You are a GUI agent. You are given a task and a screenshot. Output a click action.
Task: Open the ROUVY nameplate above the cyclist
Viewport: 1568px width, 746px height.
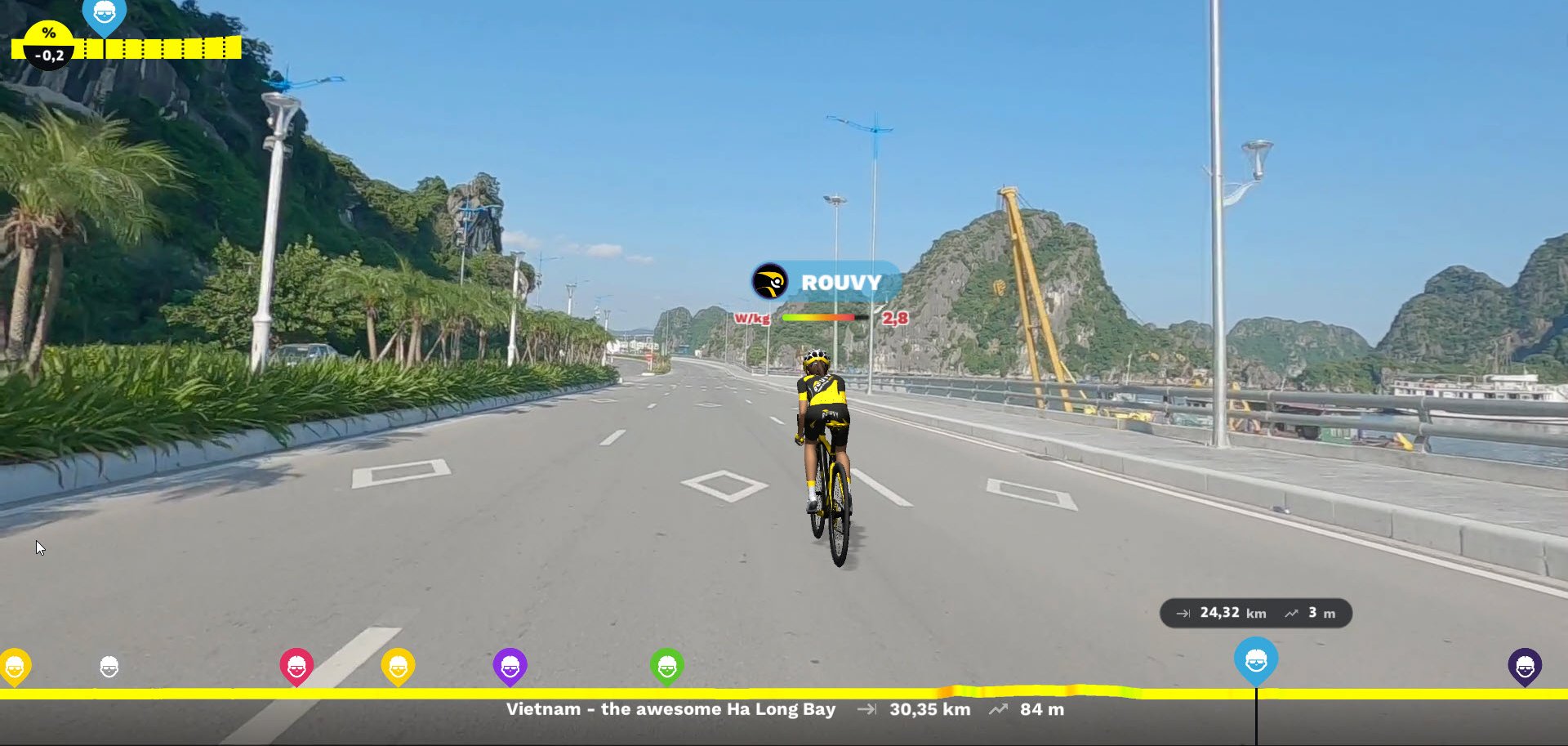click(x=840, y=282)
